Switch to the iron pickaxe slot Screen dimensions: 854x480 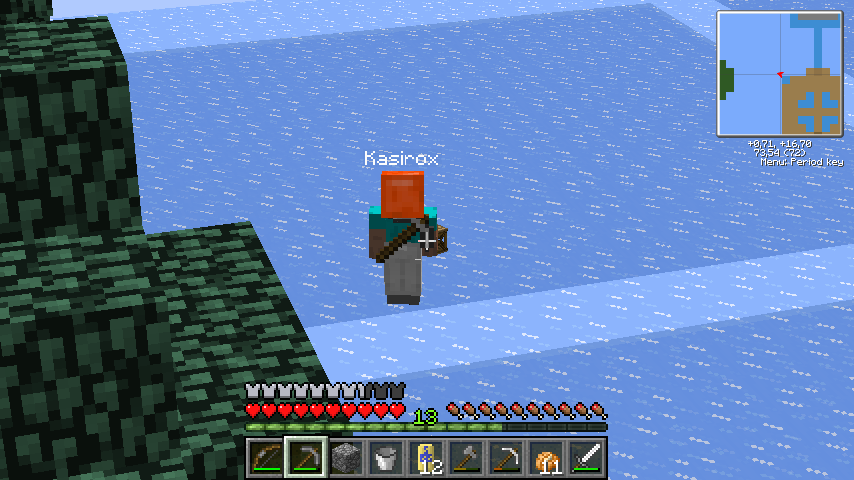pyautogui.click(x=505, y=459)
